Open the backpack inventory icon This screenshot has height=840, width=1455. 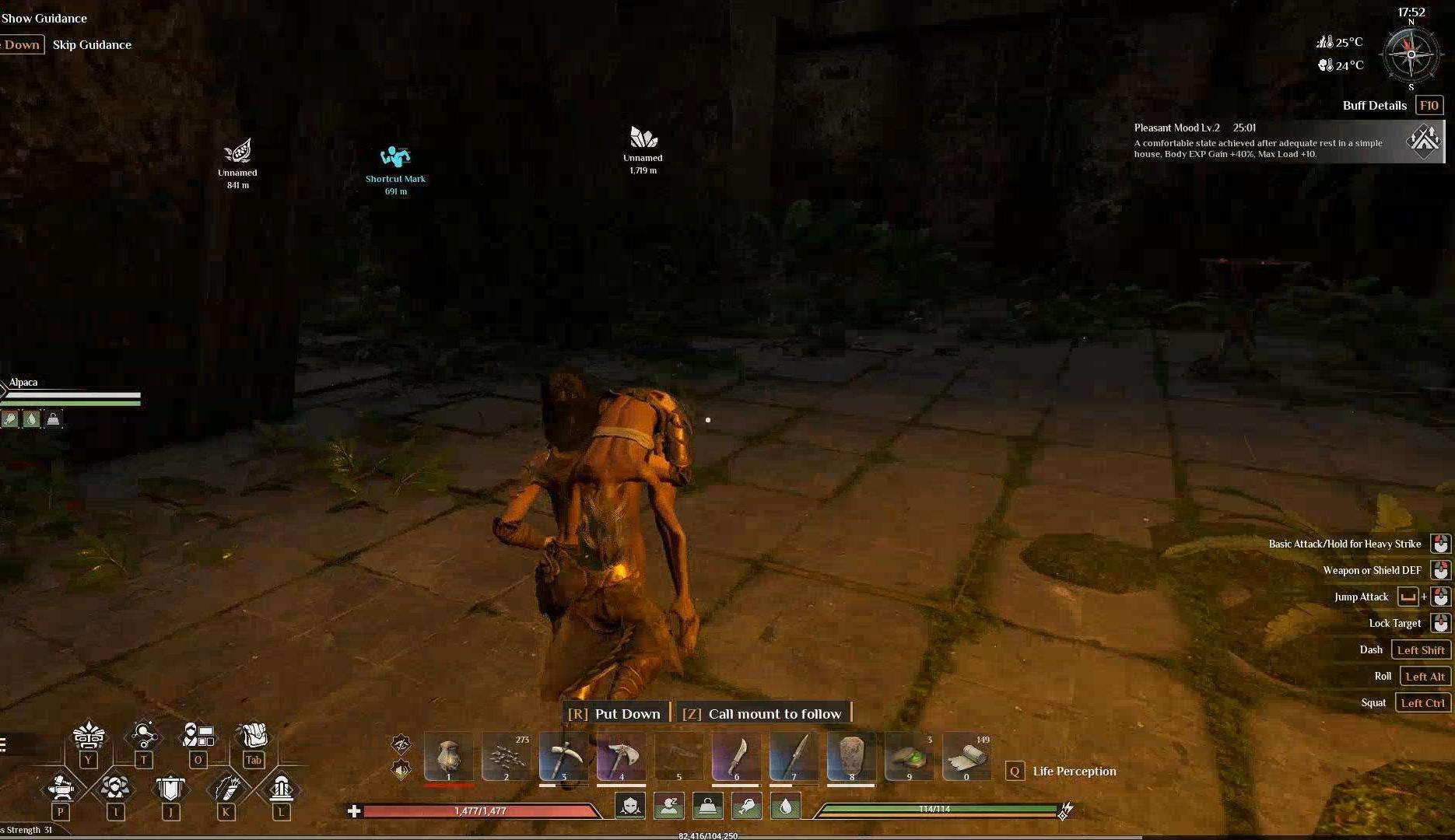pos(254,736)
